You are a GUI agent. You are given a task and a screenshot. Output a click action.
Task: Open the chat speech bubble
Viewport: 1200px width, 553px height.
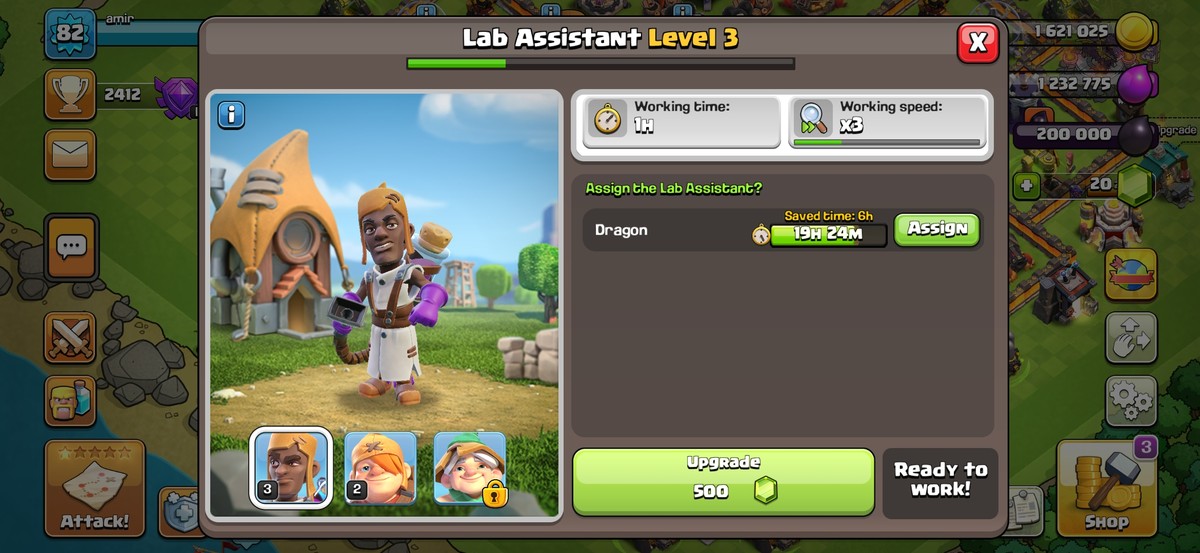70,246
